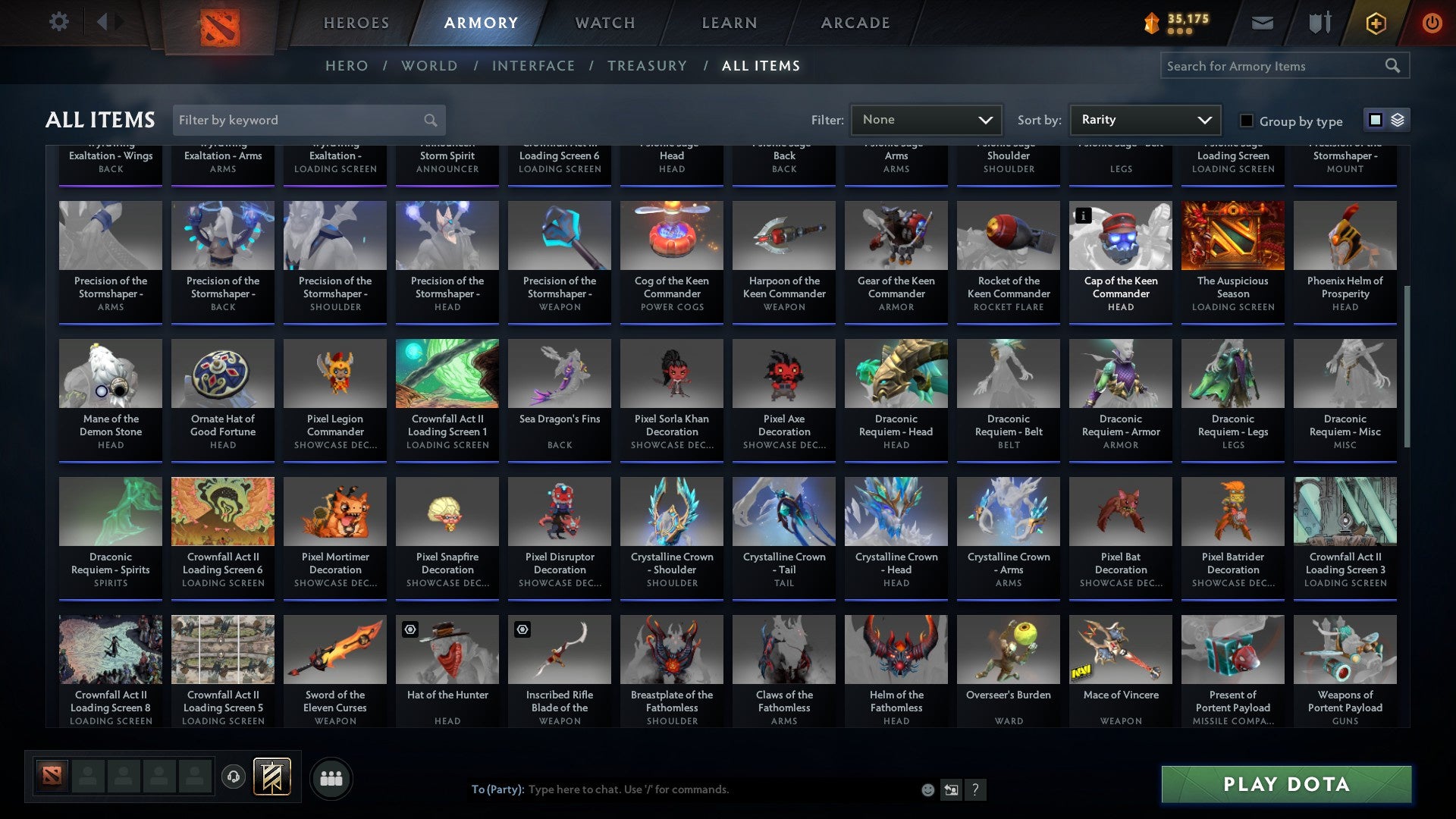Select the Mace of Vincere item thumbnail
The height and width of the screenshot is (819, 1456).
[1120, 649]
